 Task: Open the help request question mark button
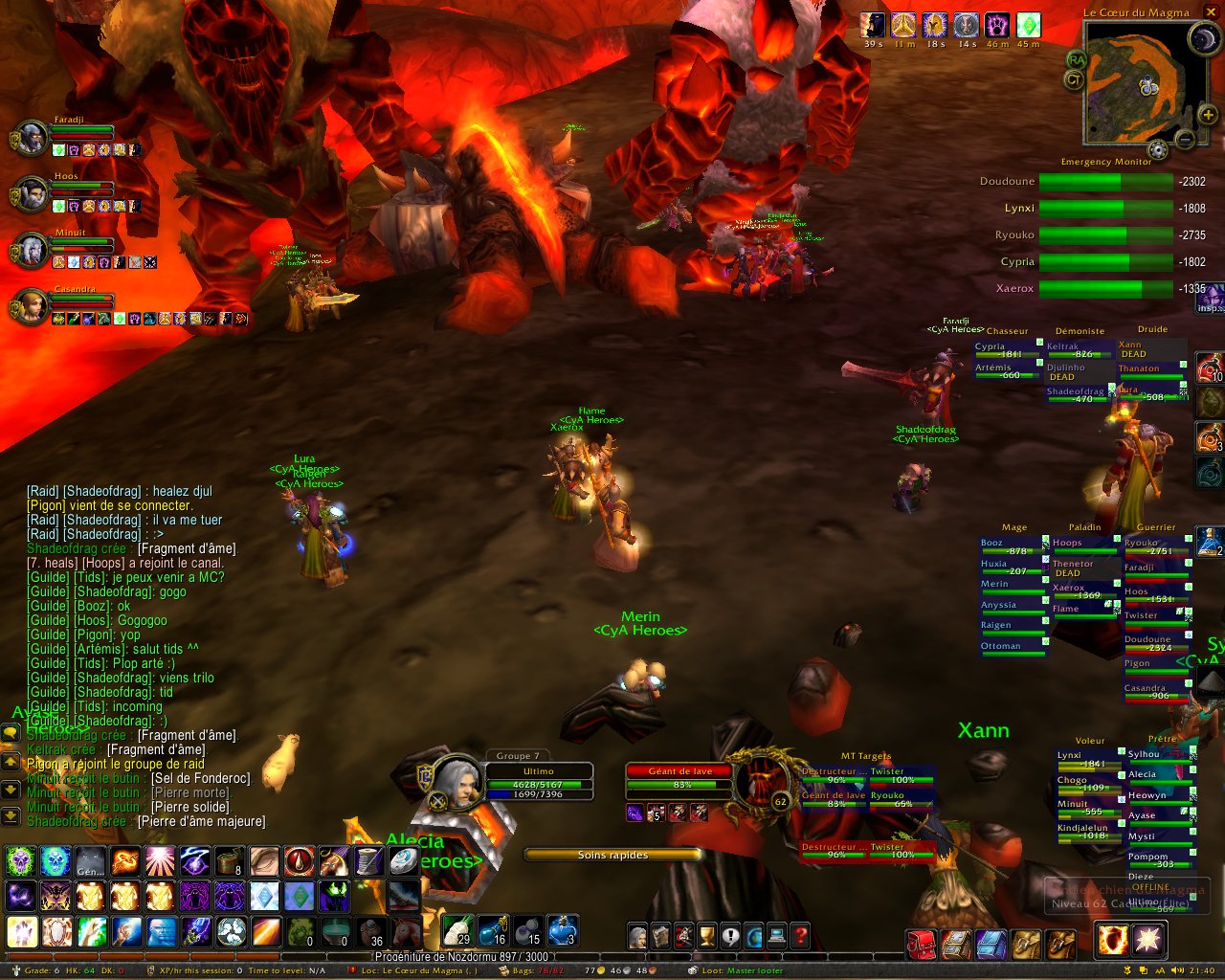[x=801, y=935]
